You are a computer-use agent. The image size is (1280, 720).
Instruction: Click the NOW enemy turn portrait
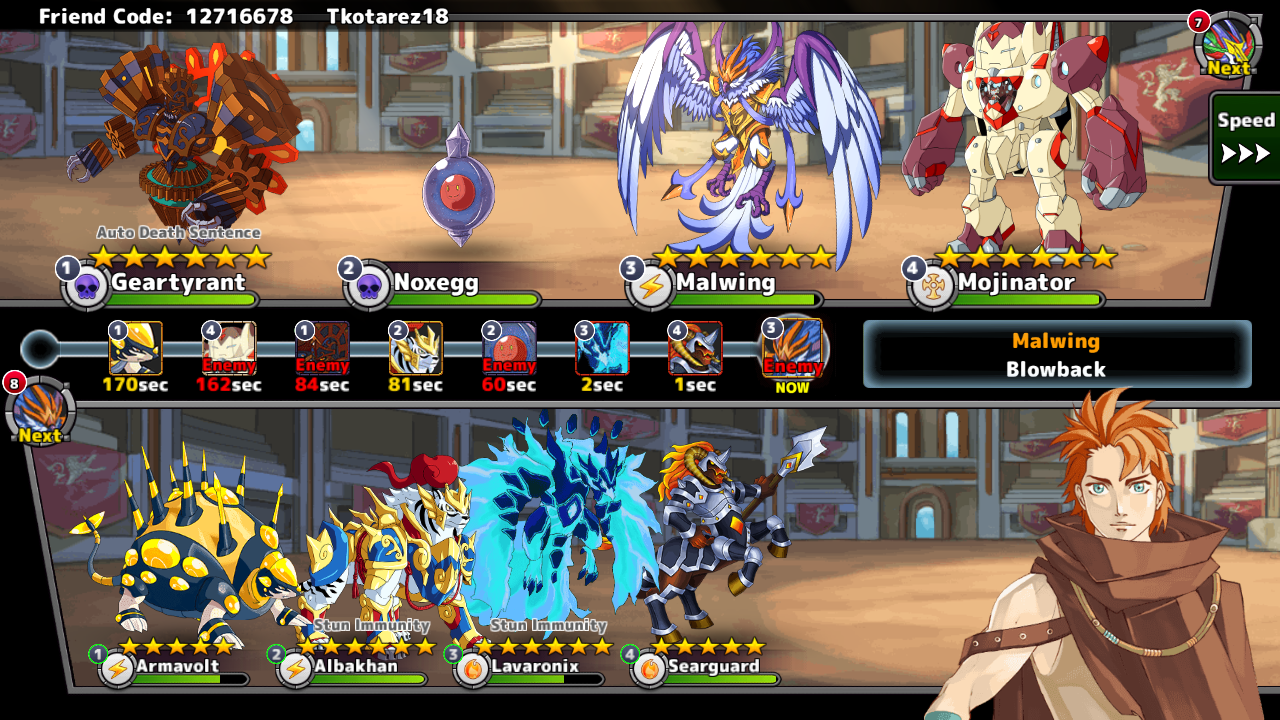[x=792, y=348]
